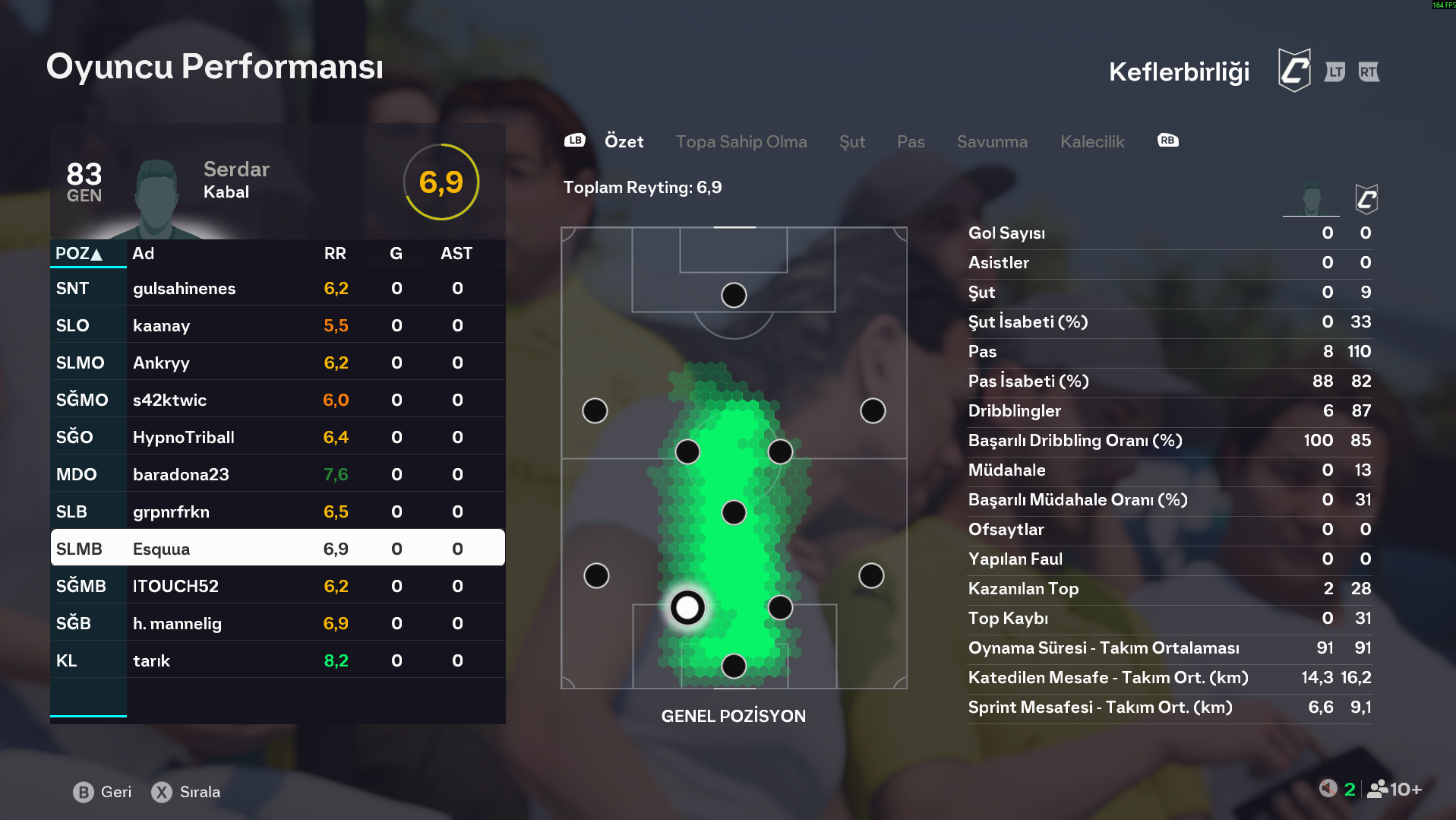Open the Topa Sahip Olma tab
This screenshot has height=820, width=1456.
tap(741, 141)
